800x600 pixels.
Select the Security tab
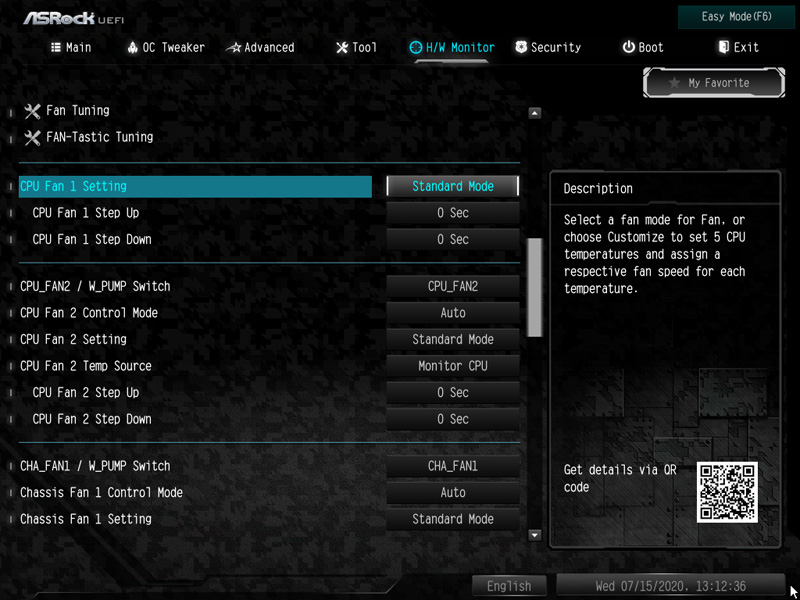click(548, 47)
